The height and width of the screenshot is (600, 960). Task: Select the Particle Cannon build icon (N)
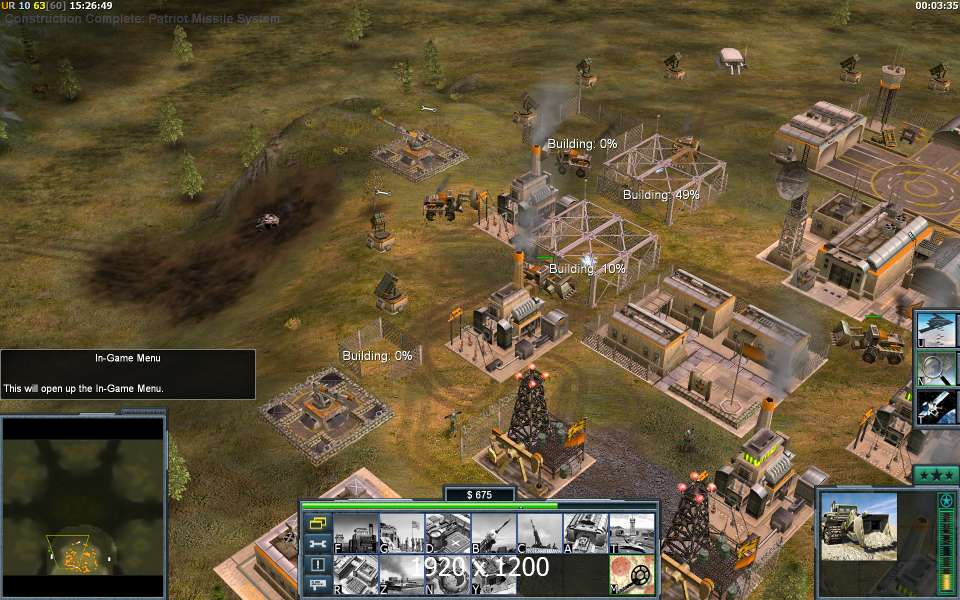[x=447, y=575]
